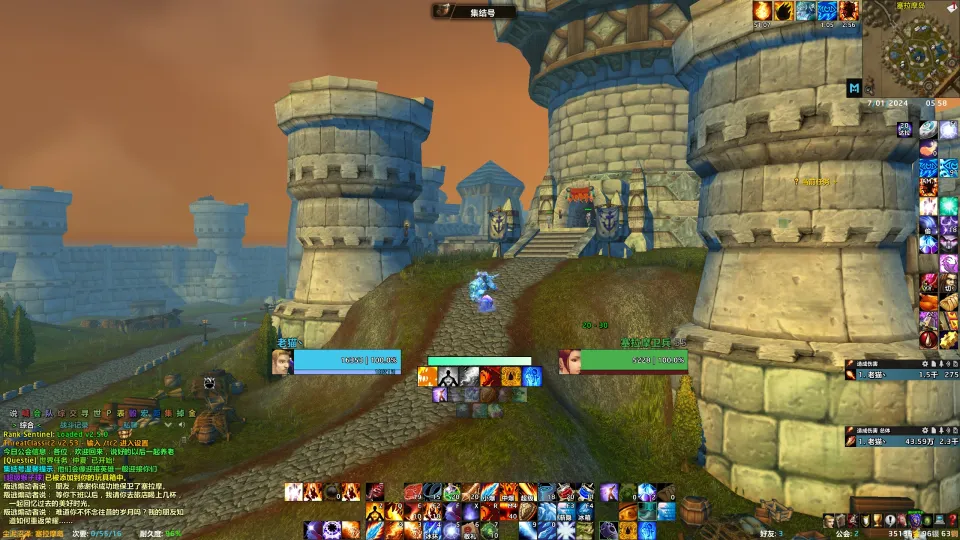This screenshot has width=960, height=540.
Task: Click the 集结号 button at top
Action: (x=476, y=11)
